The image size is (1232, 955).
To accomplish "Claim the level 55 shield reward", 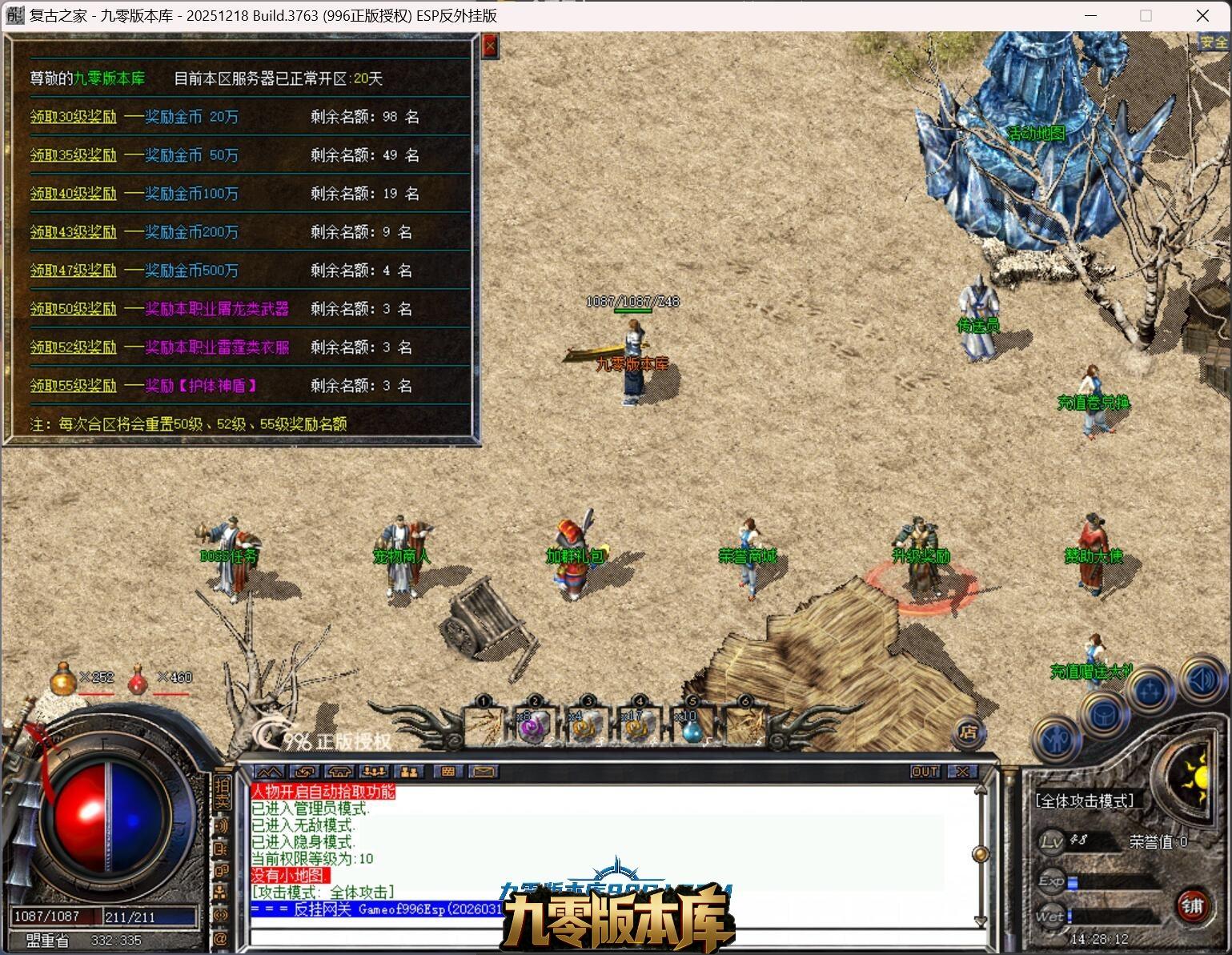I will point(74,386).
